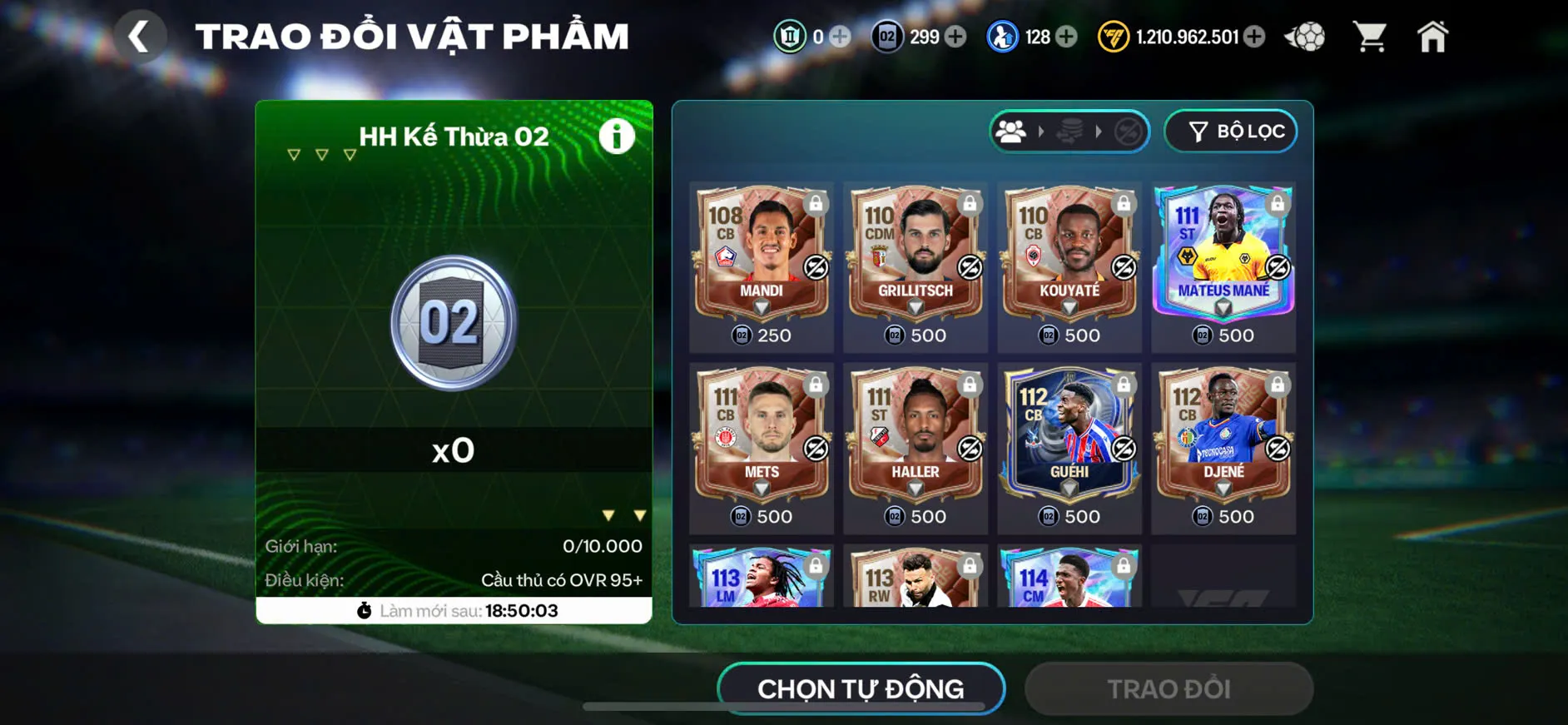This screenshot has width=1568, height=725.
Task: Toggle the lock on Mandi's card
Action: coord(816,204)
